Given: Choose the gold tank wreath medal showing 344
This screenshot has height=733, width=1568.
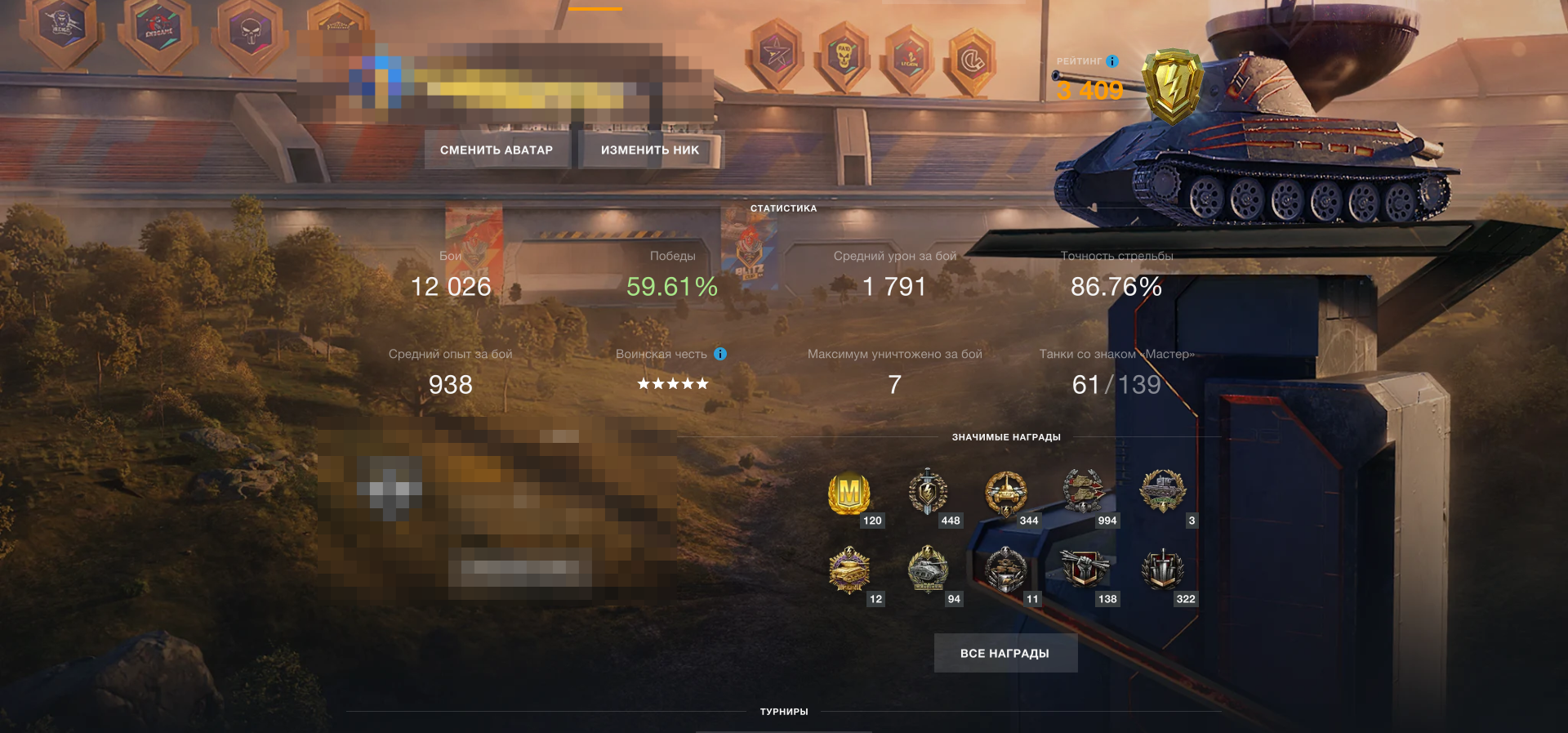Looking at the screenshot, I should click(x=1006, y=493).
